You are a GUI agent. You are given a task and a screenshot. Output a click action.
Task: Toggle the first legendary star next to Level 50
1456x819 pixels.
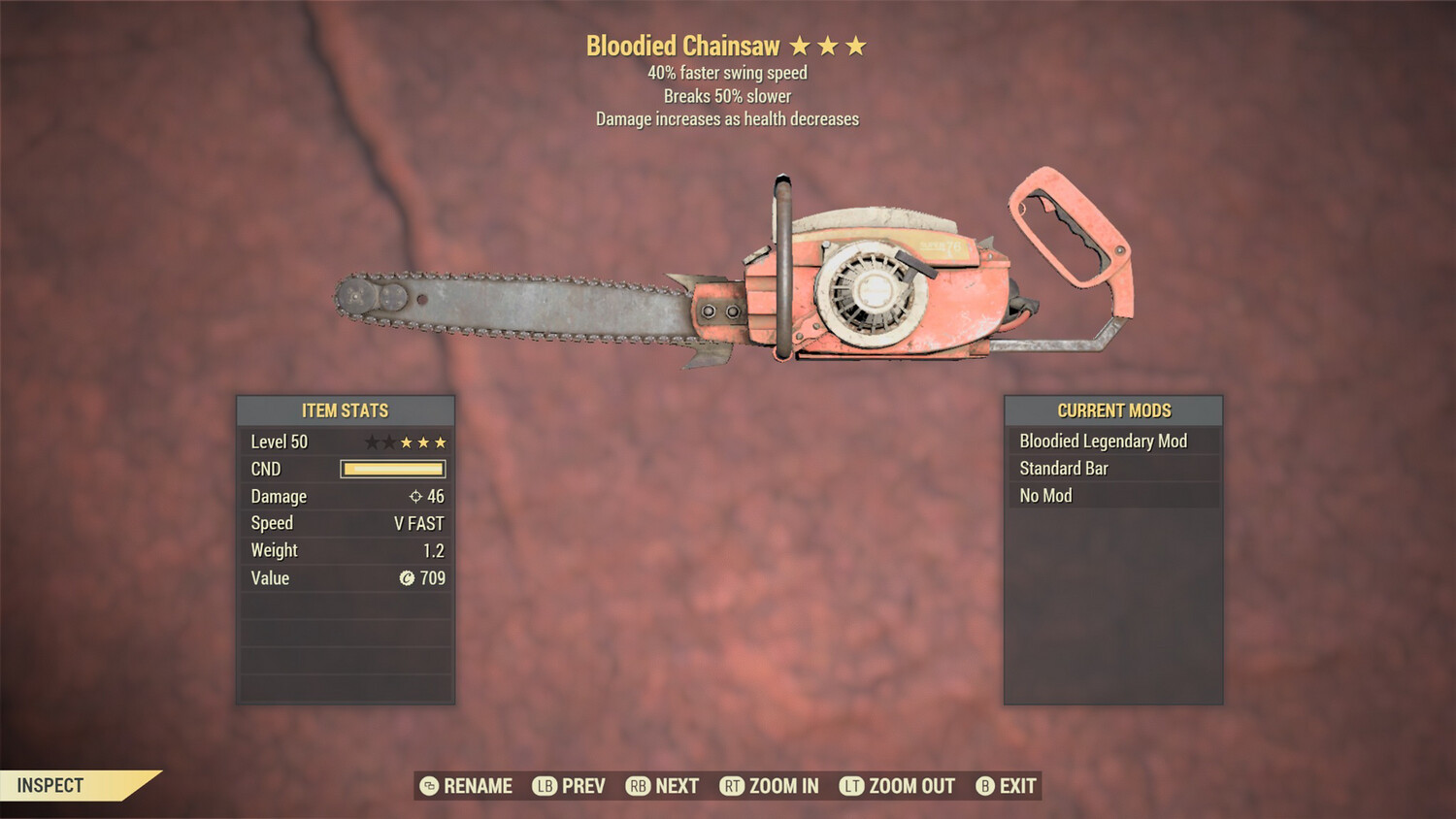[x=371, y=442]
